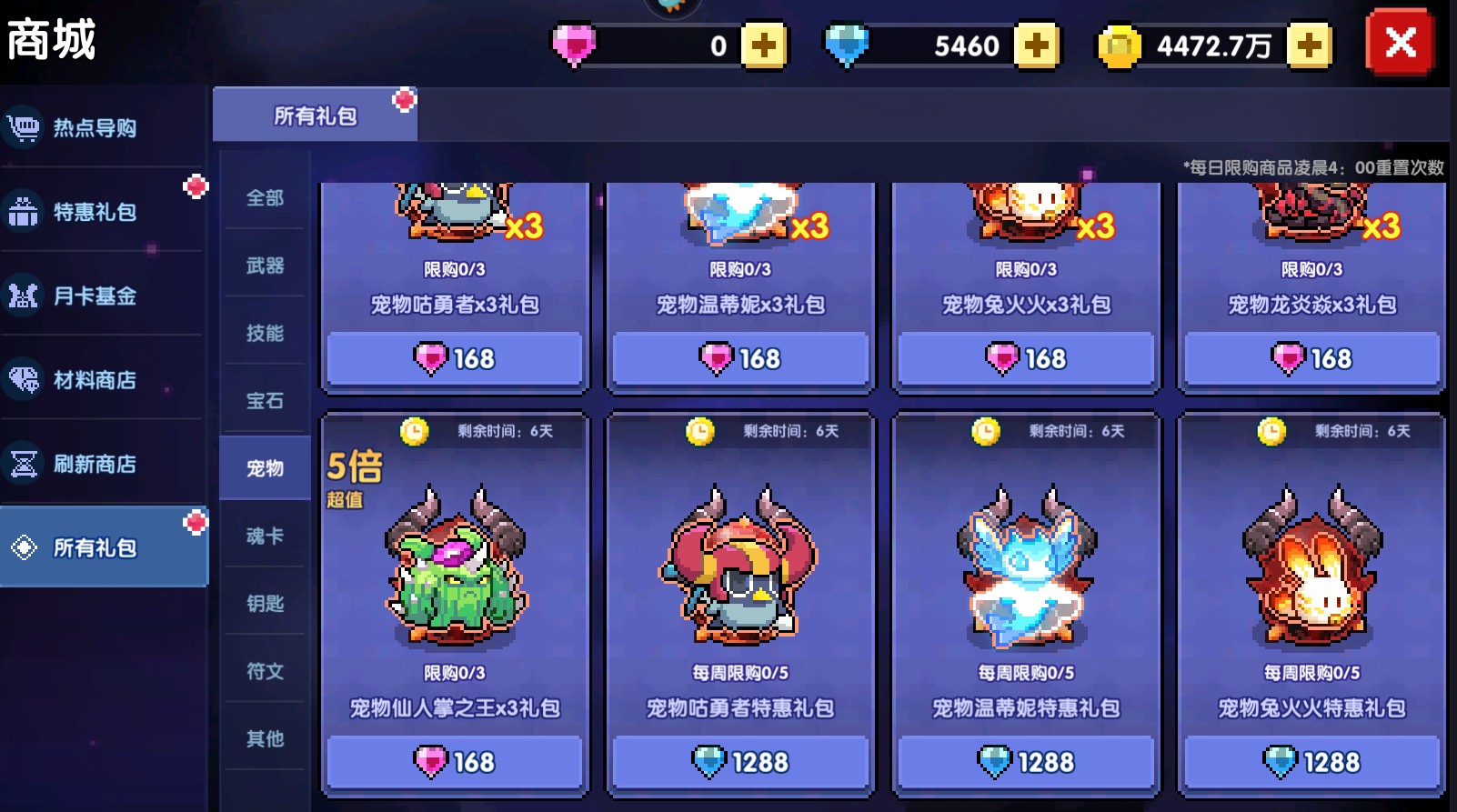Add more blue diamonds with plus button
Screen dimensions: 1457x812
(1036, 45)
